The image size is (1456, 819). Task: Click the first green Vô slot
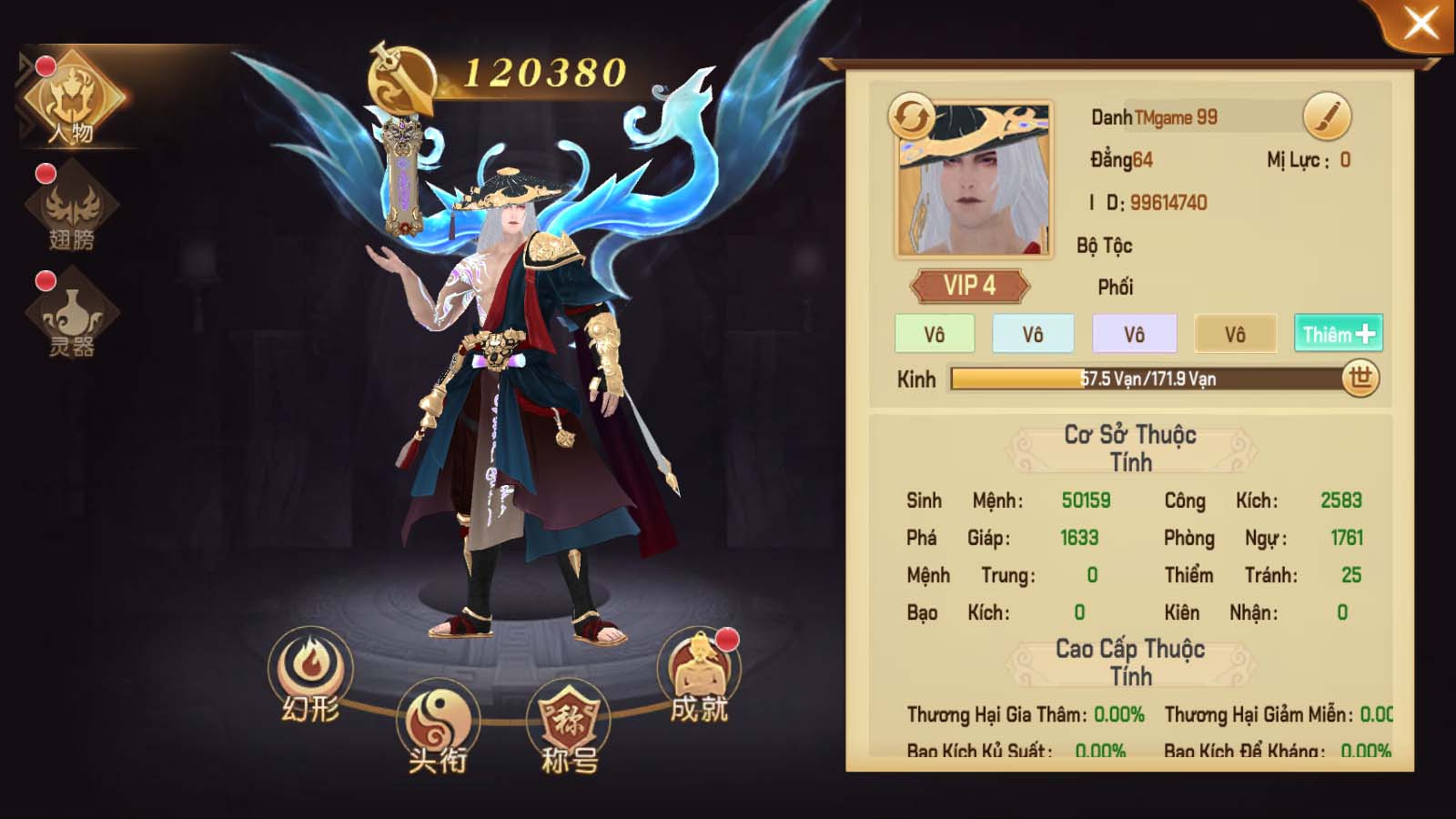934,334
